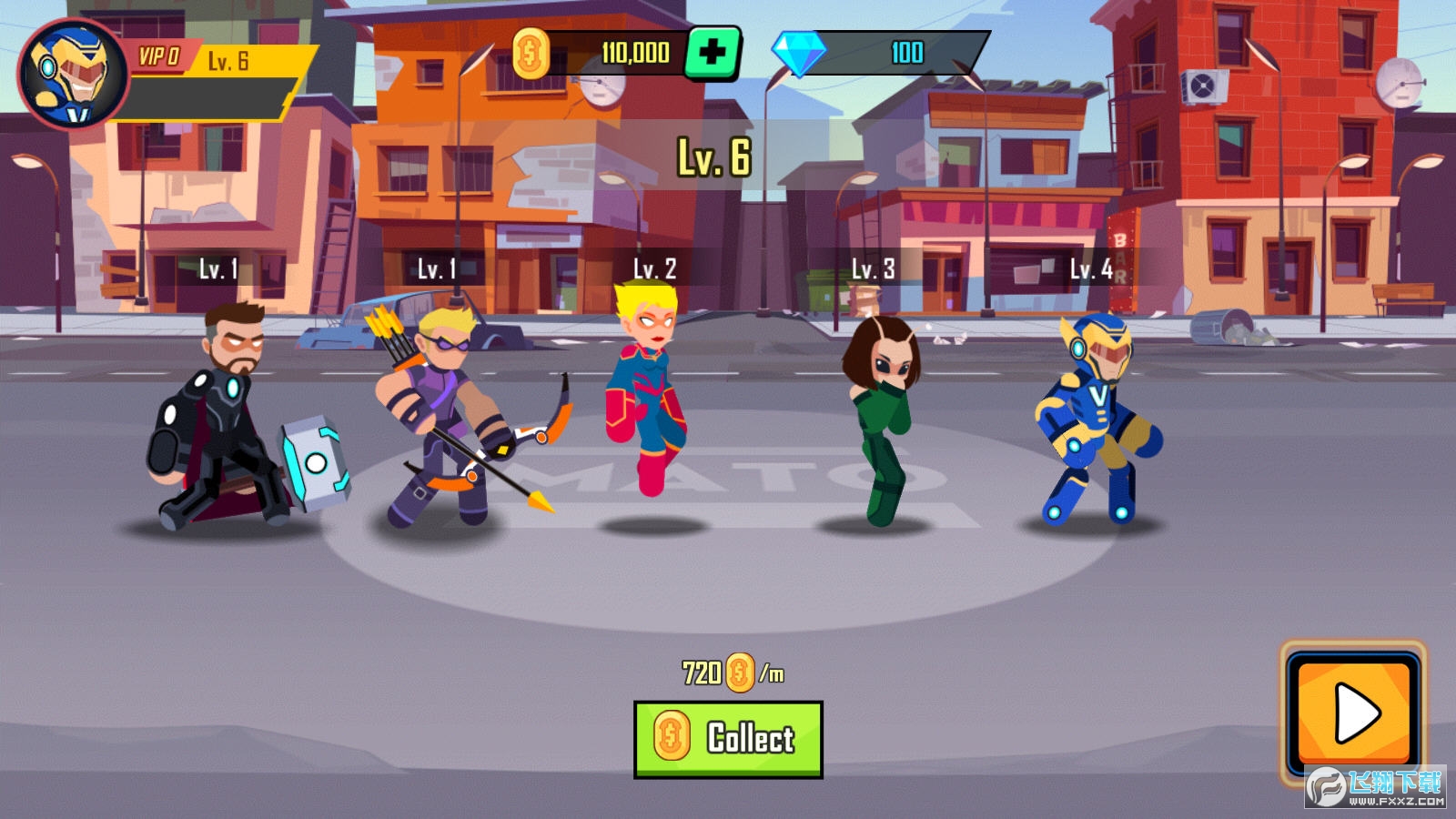Add more coins with the green plus button
The height and width of the screenshot is (819, 1456).
(x=713, y=54)
